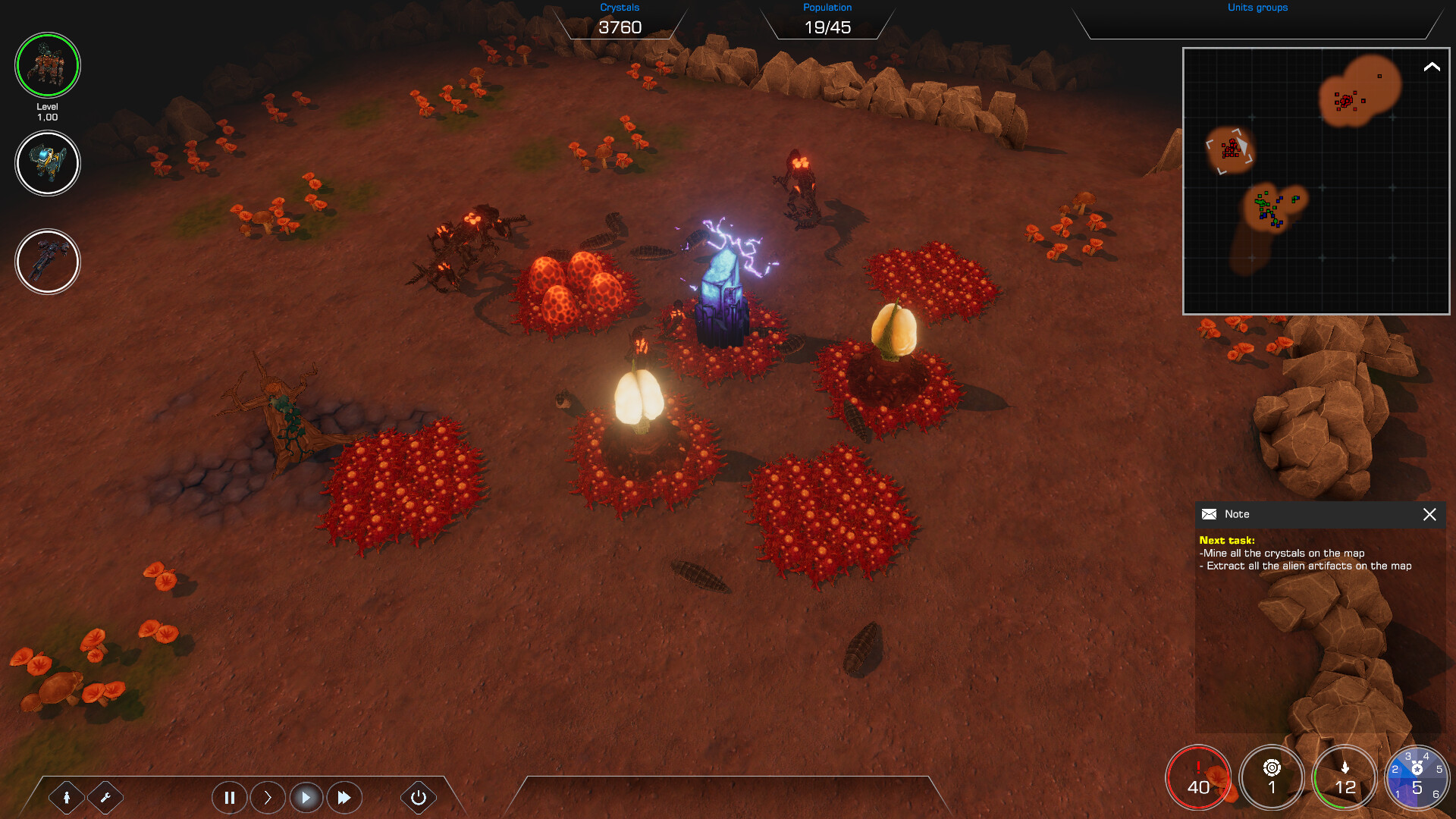The width and height of the screenshot is (1456, 819).
Task: Select the third unit portrait on left sidebar
Action: pyautogui.click(x=47, y=261)
